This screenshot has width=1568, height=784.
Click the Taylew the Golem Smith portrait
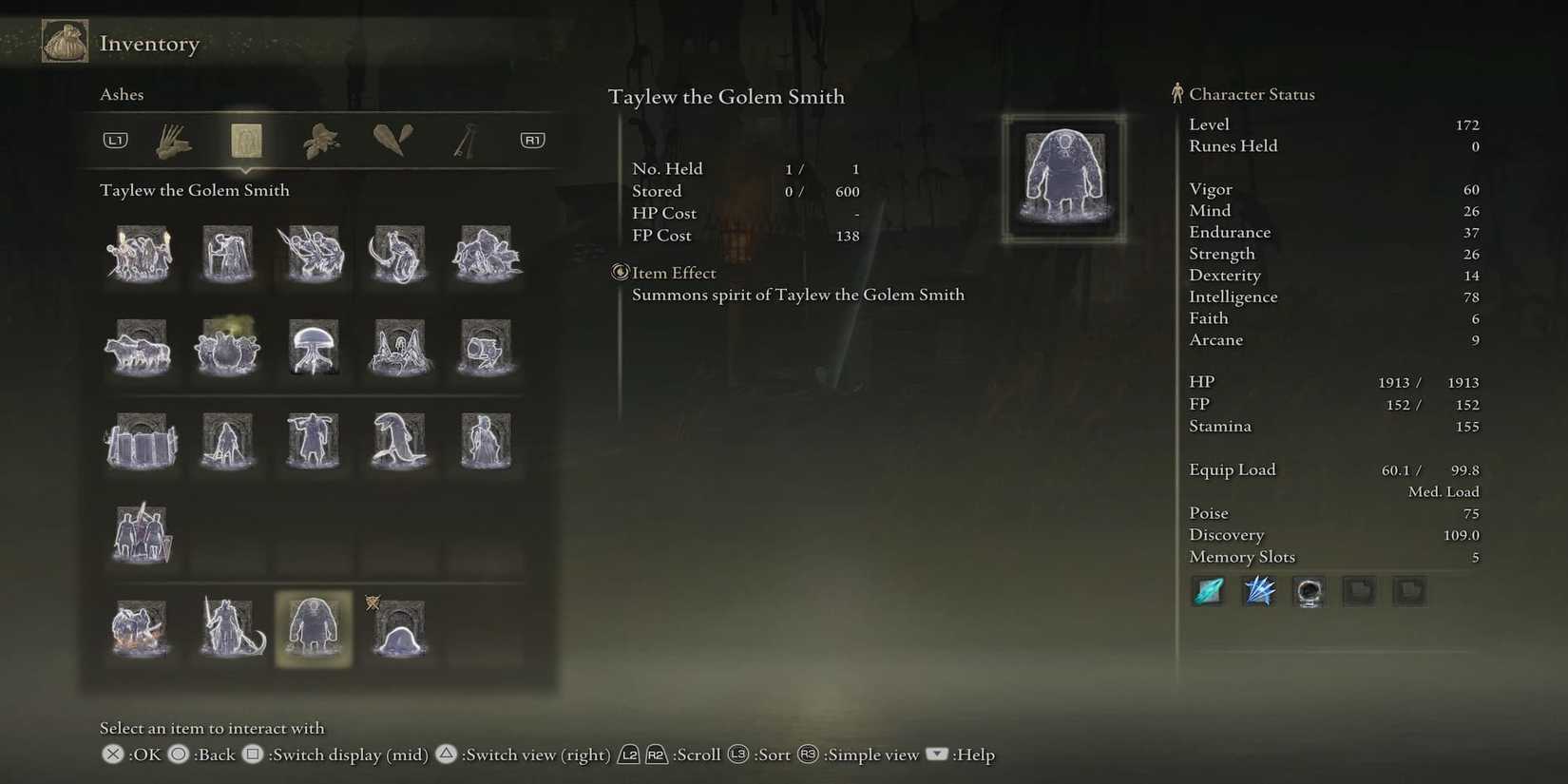click(x=1063, y=179)
